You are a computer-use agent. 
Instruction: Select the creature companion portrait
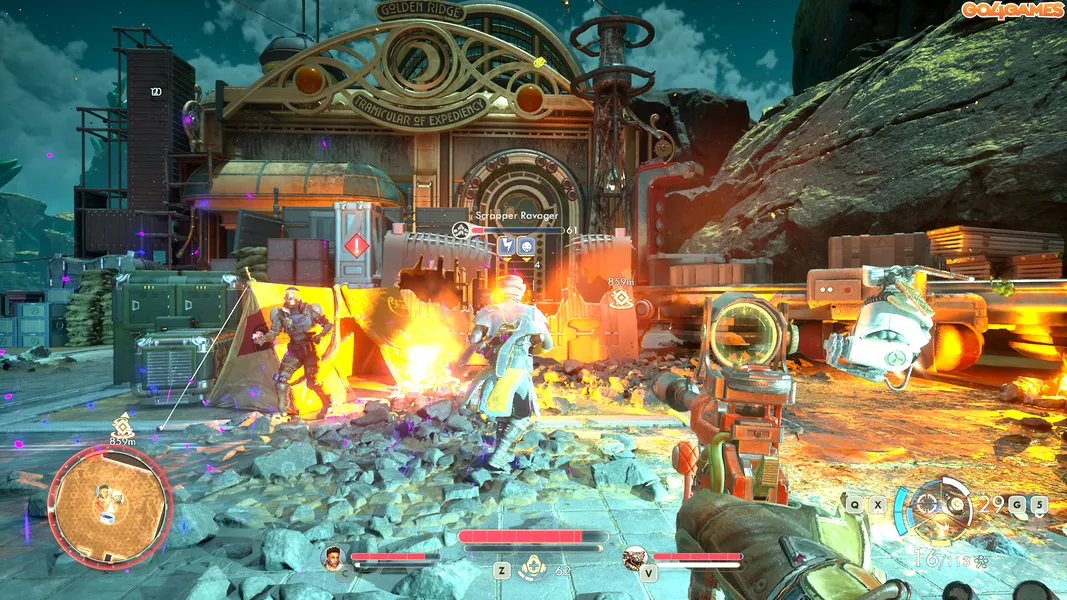click(x=634, y=557)
